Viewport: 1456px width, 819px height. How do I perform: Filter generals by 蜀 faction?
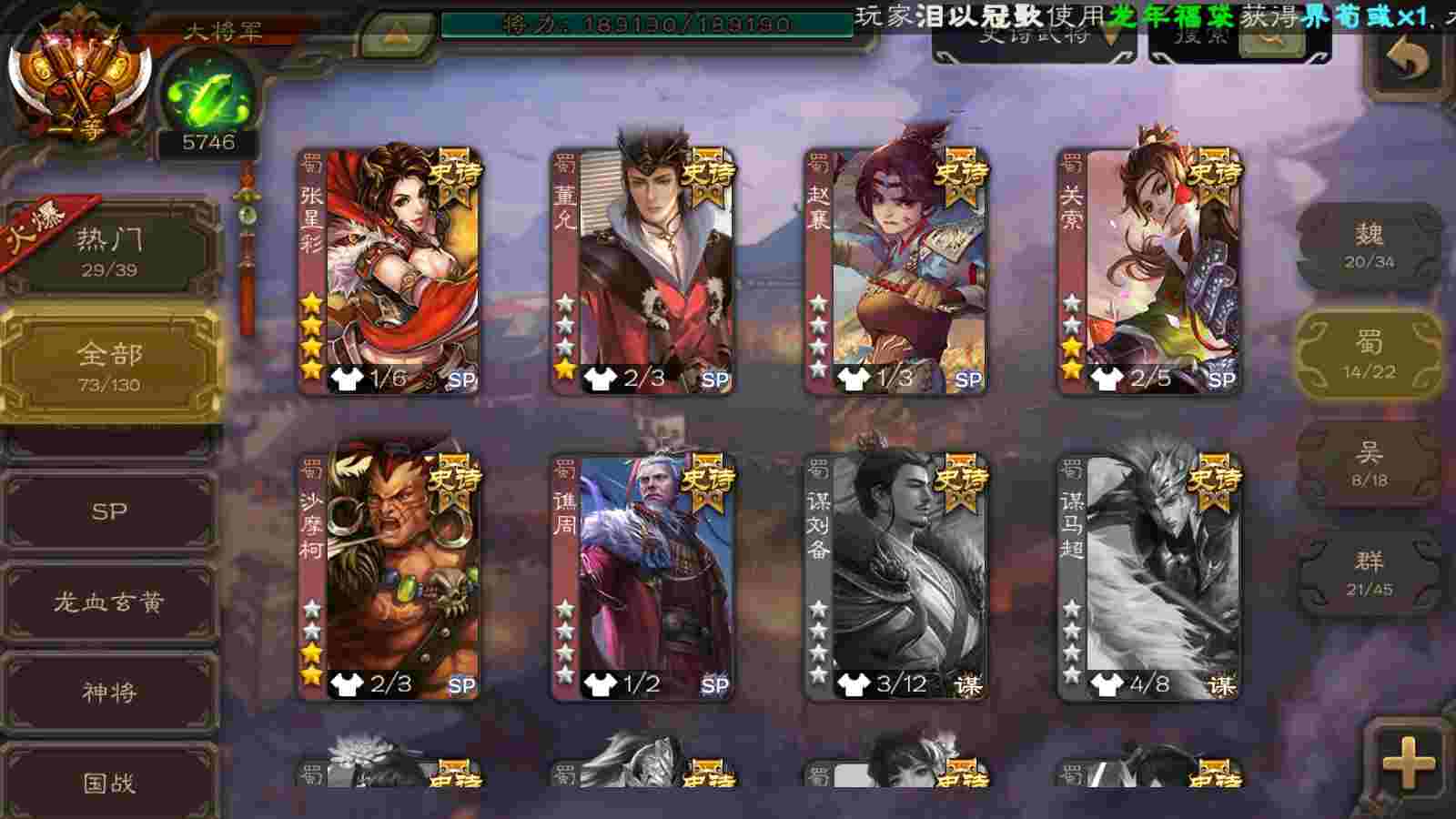coord(1369,355)
